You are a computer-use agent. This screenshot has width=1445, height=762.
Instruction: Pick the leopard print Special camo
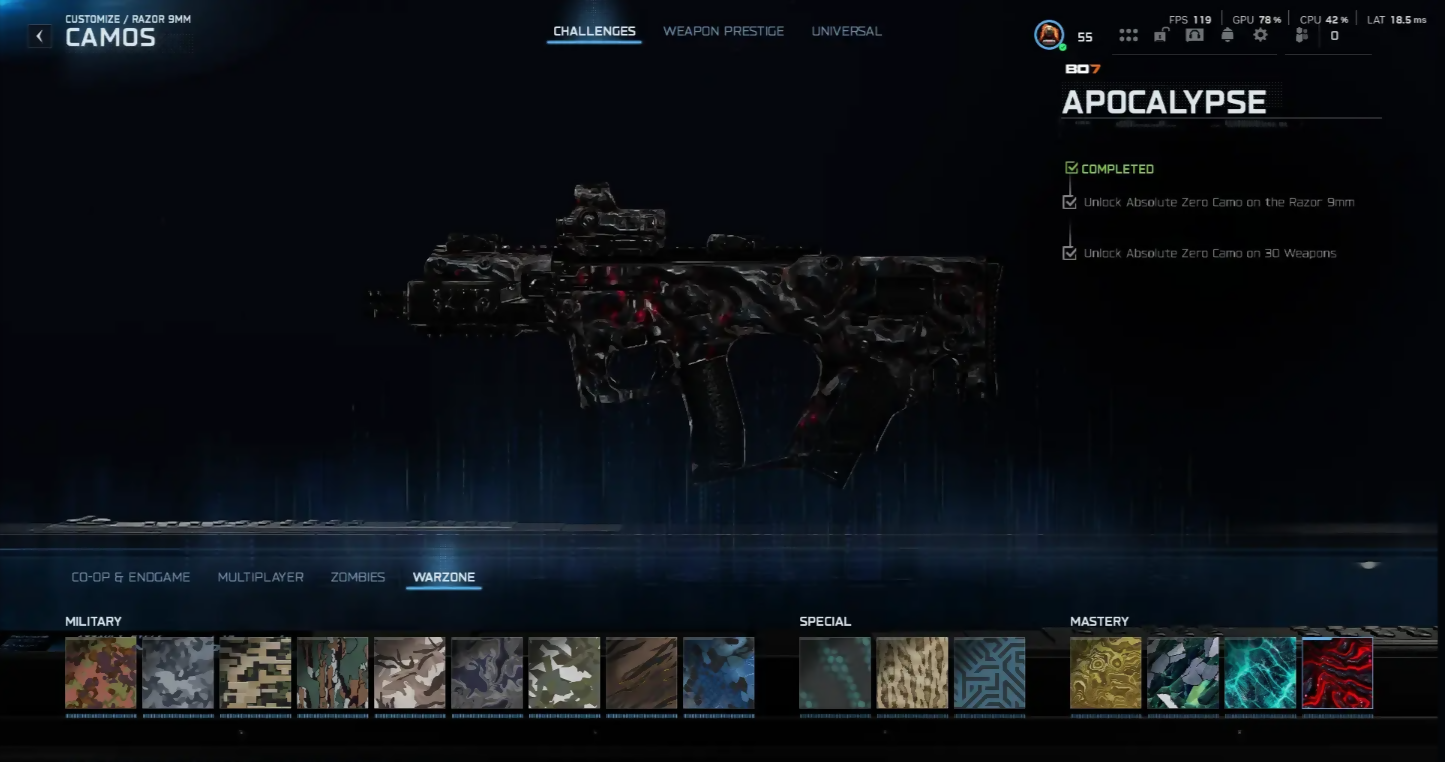tap(912, 673)
